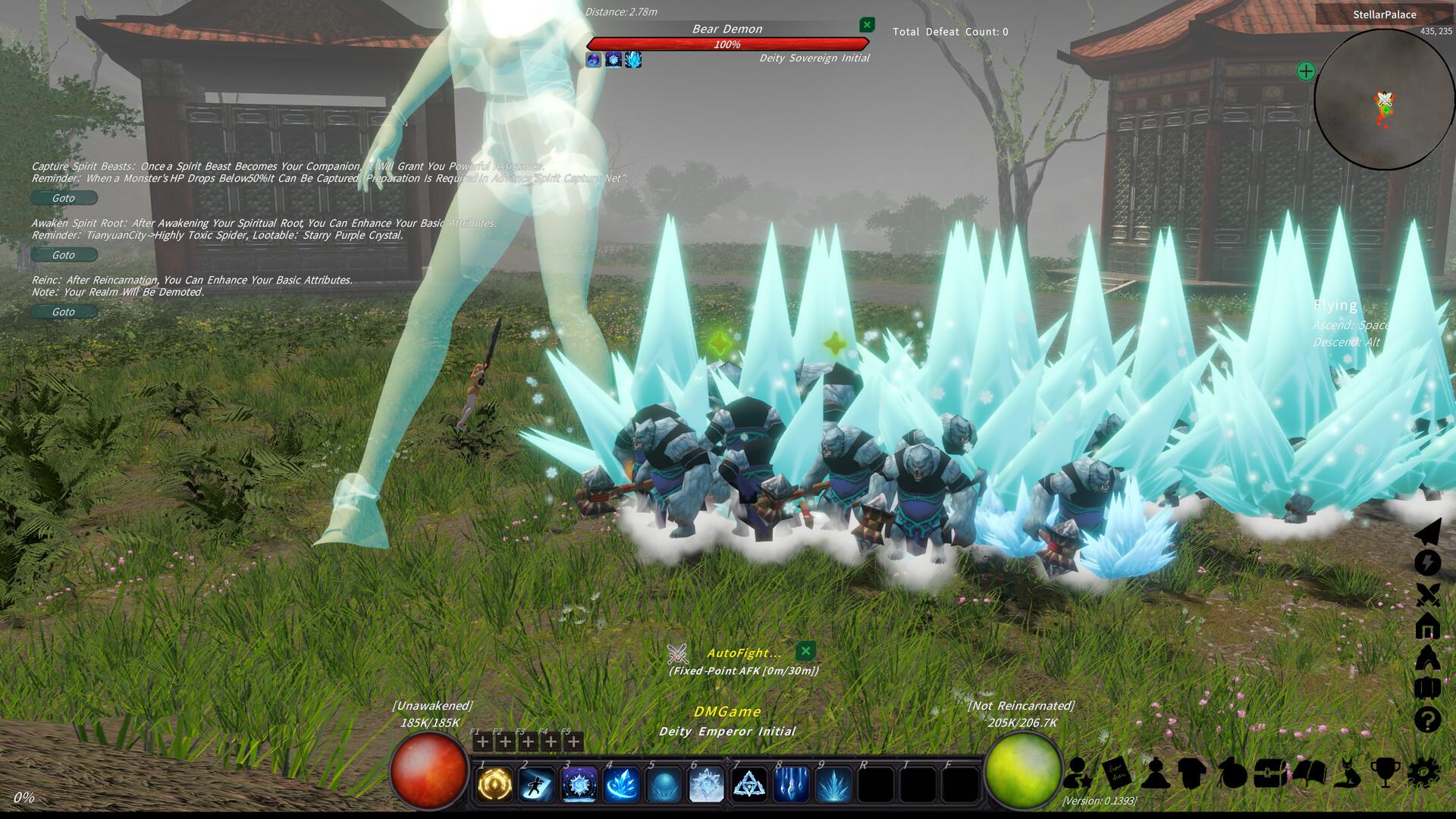Cancel AutoFight with the green X
1456x819 pixels.
coord(805,651)
